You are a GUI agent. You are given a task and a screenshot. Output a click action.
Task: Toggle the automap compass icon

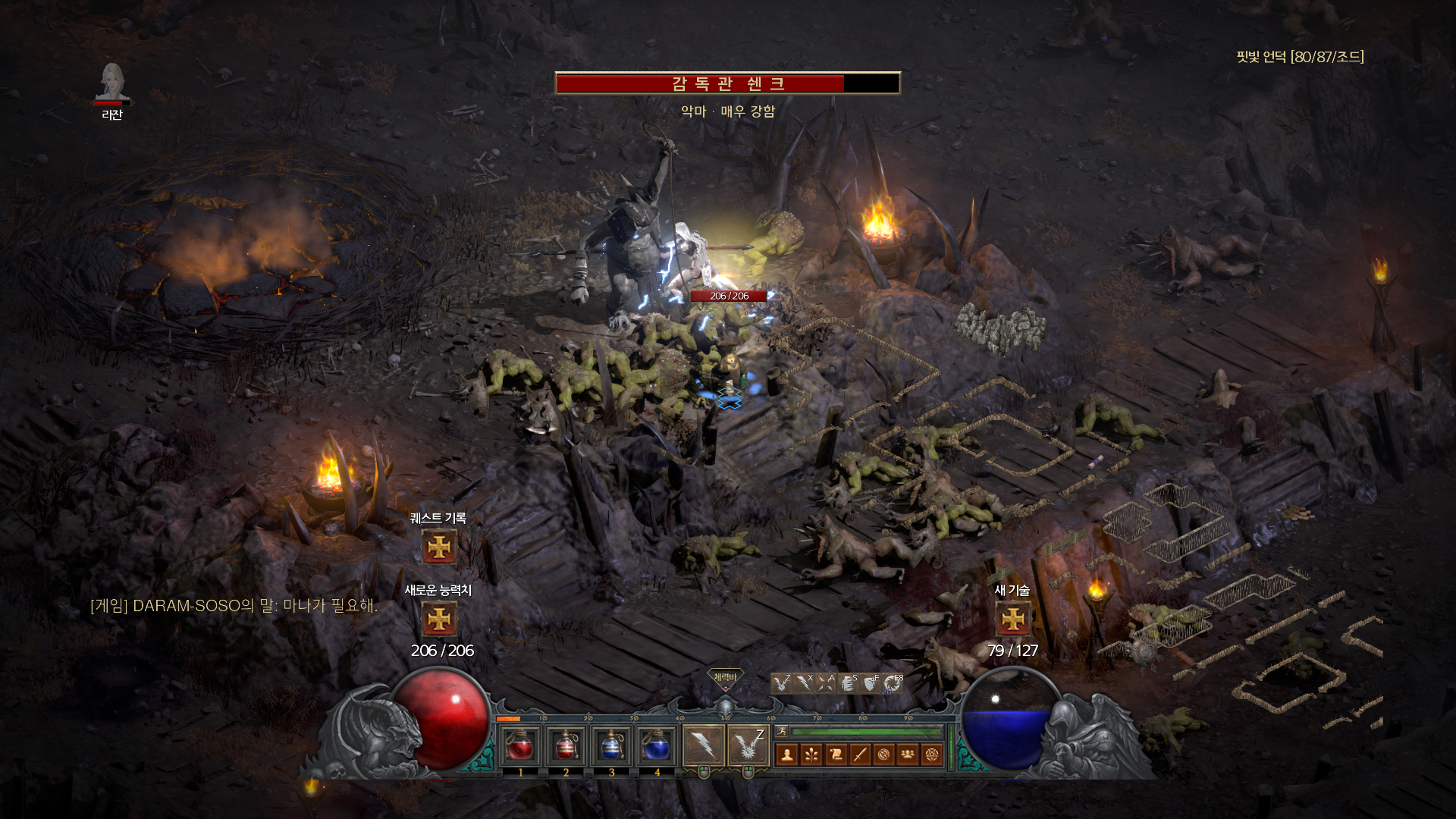tap(883, 755)
